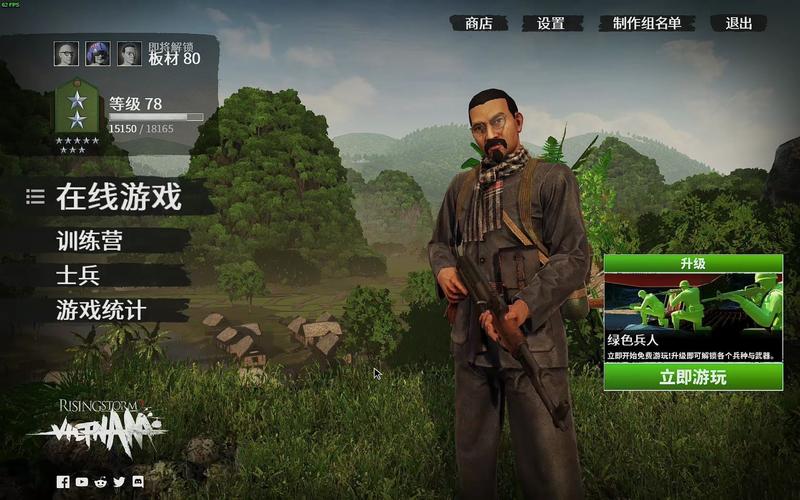Select 在线游戏 (Online Game)
This screenshot has height=500, width=800.
point(118,197)
